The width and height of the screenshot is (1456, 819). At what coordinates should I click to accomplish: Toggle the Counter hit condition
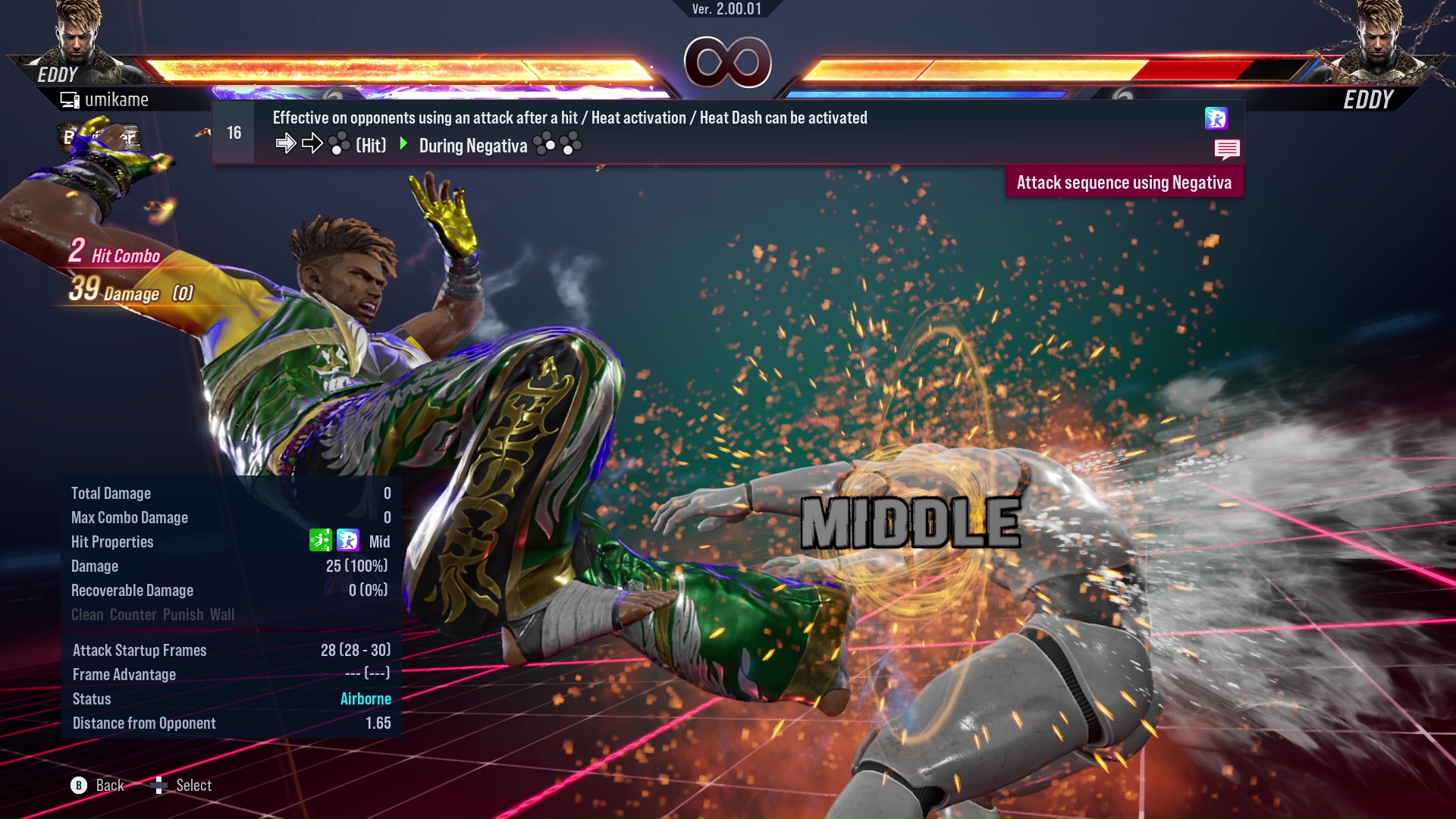(x=133, y=615)
